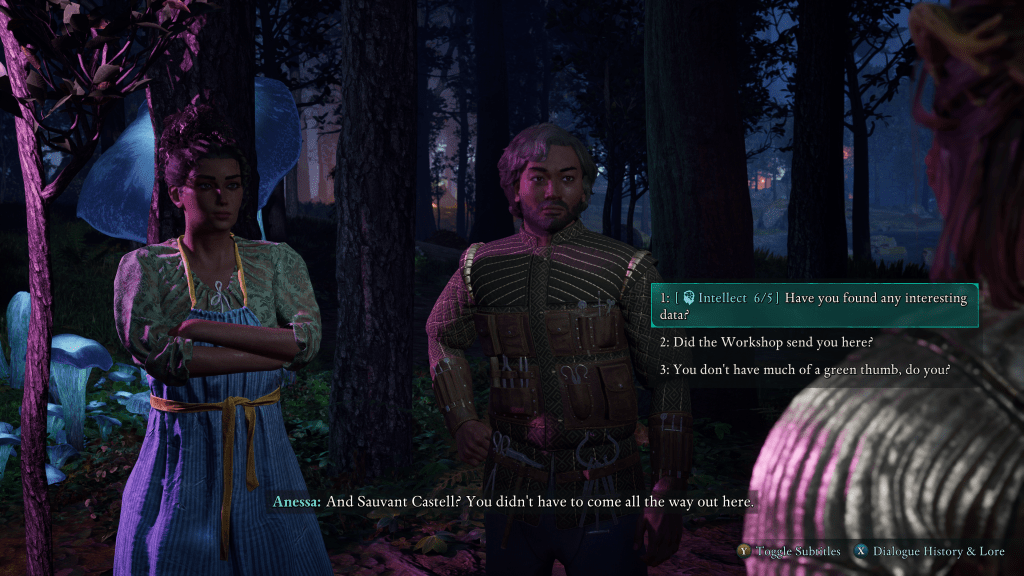
Task: Select the green thumb dialogue reply
Action: coord(804,369)
